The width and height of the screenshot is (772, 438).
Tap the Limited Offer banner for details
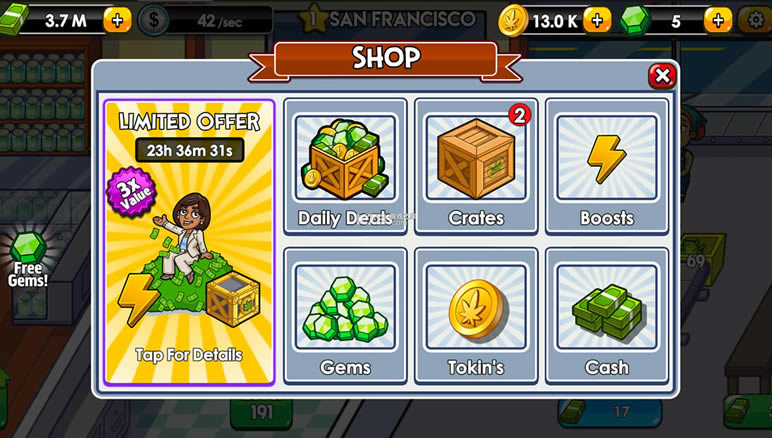(189, 242)
